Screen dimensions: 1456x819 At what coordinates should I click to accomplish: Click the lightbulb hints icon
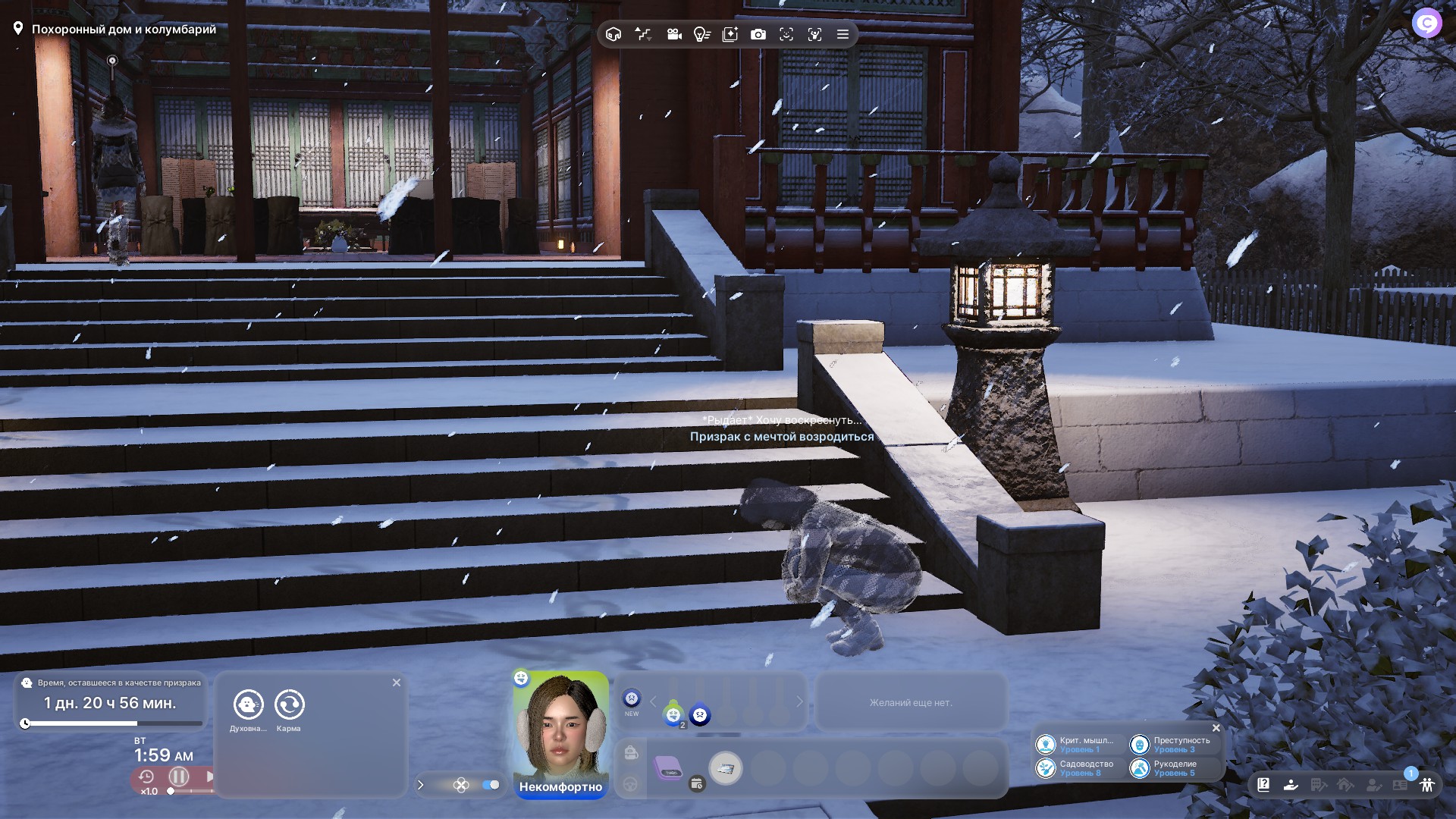(701, 34)
